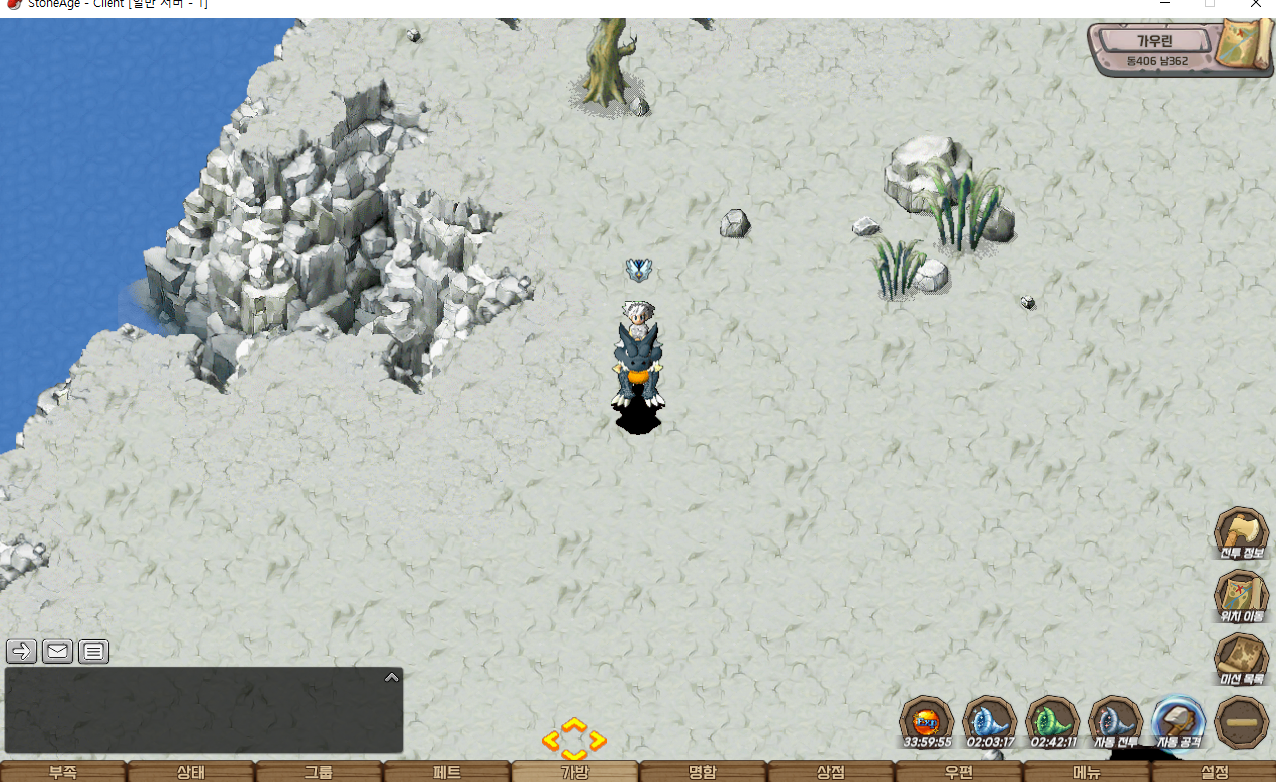Collapse the icon tray with the minus button

tap(1241, 722)
